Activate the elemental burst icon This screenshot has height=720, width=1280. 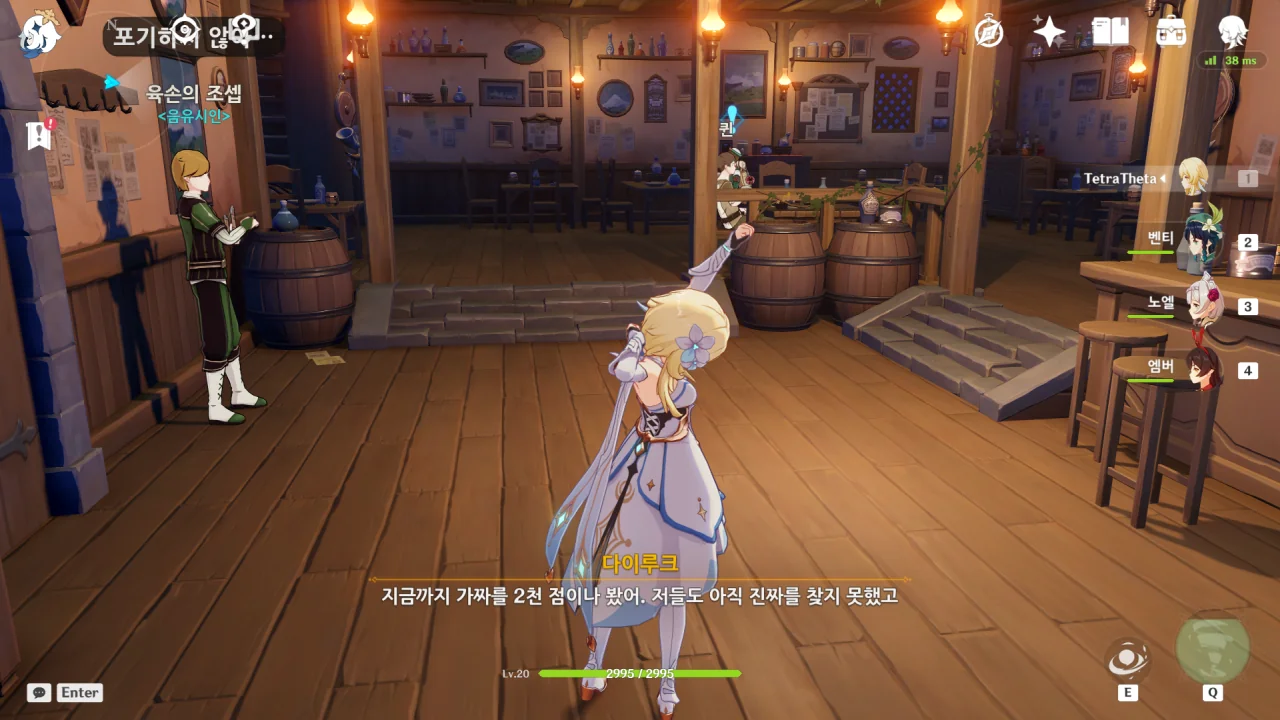point(1212,648)
